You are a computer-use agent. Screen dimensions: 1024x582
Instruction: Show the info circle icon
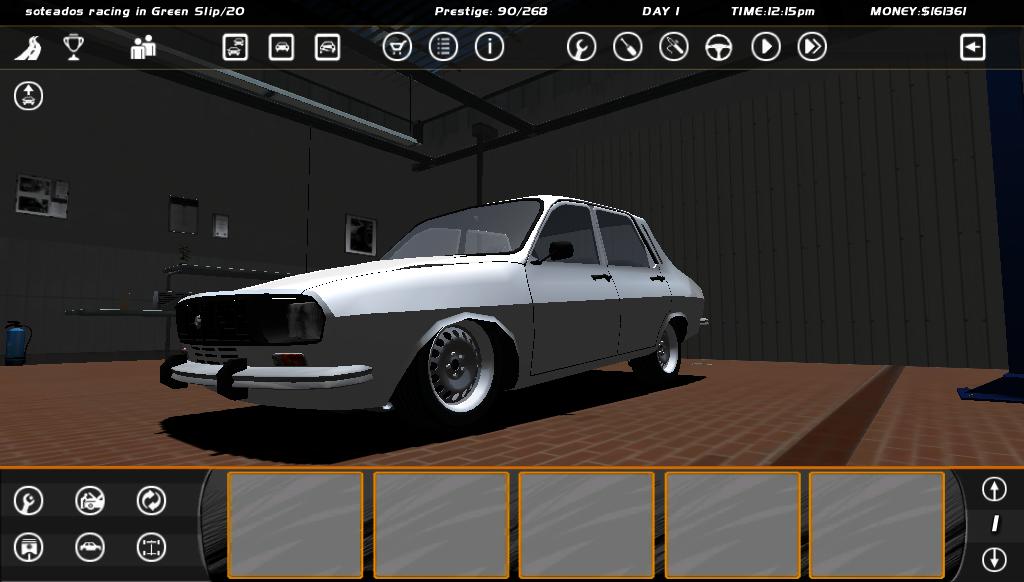[x=489, y=47]
